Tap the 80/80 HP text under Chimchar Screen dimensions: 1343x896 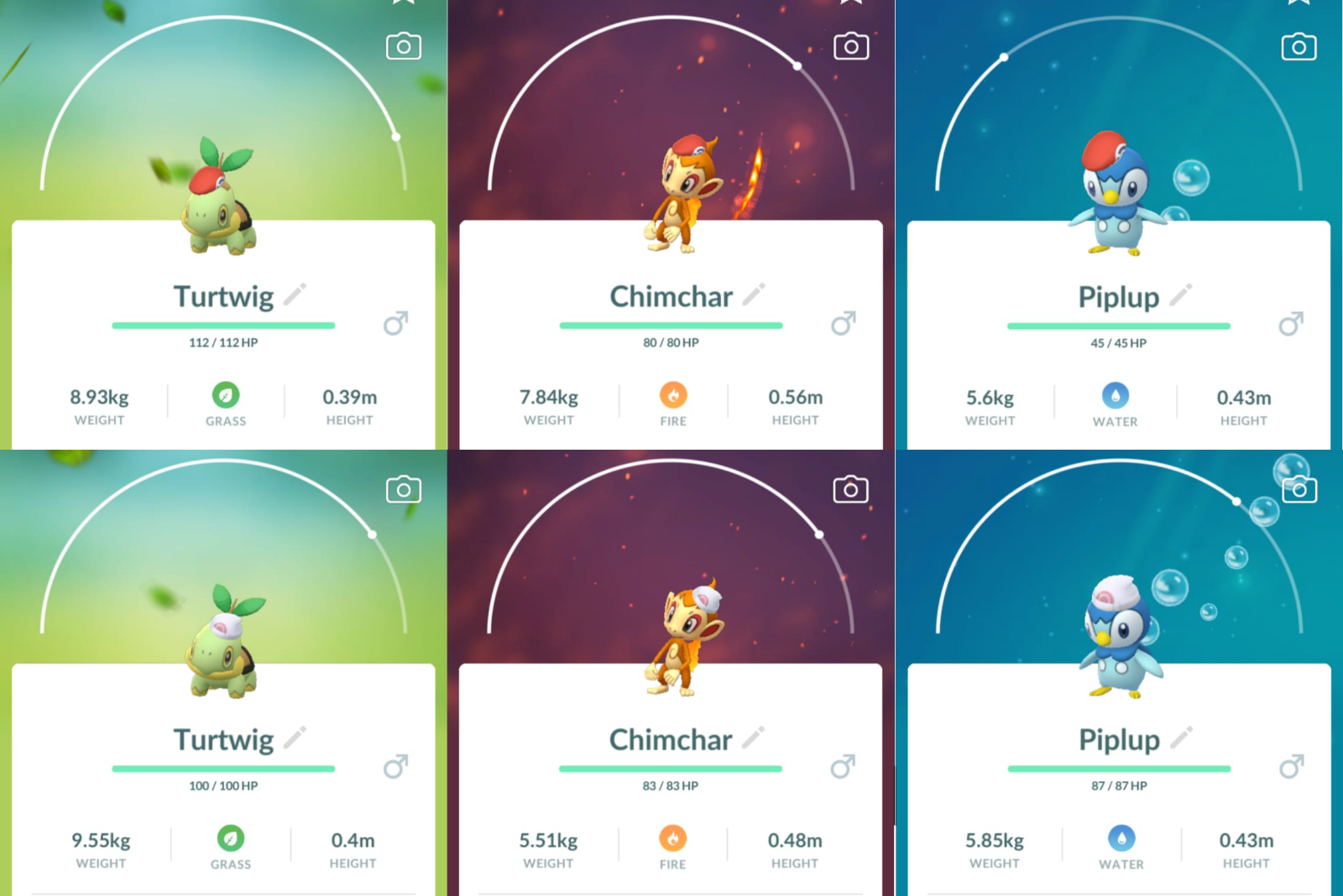coord(671,342)
